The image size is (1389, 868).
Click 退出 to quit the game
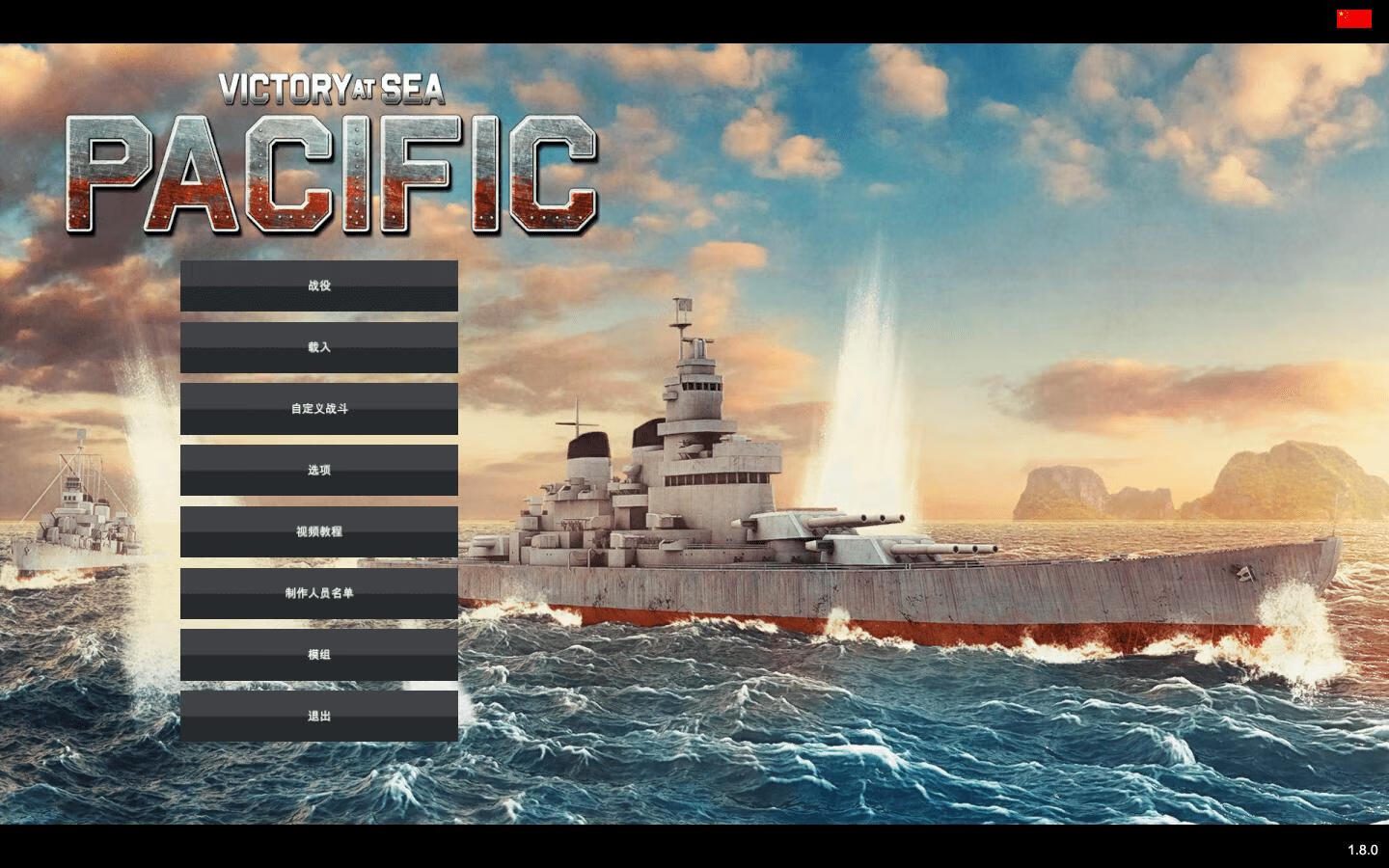pyautogui.click(x=319, y=716)
